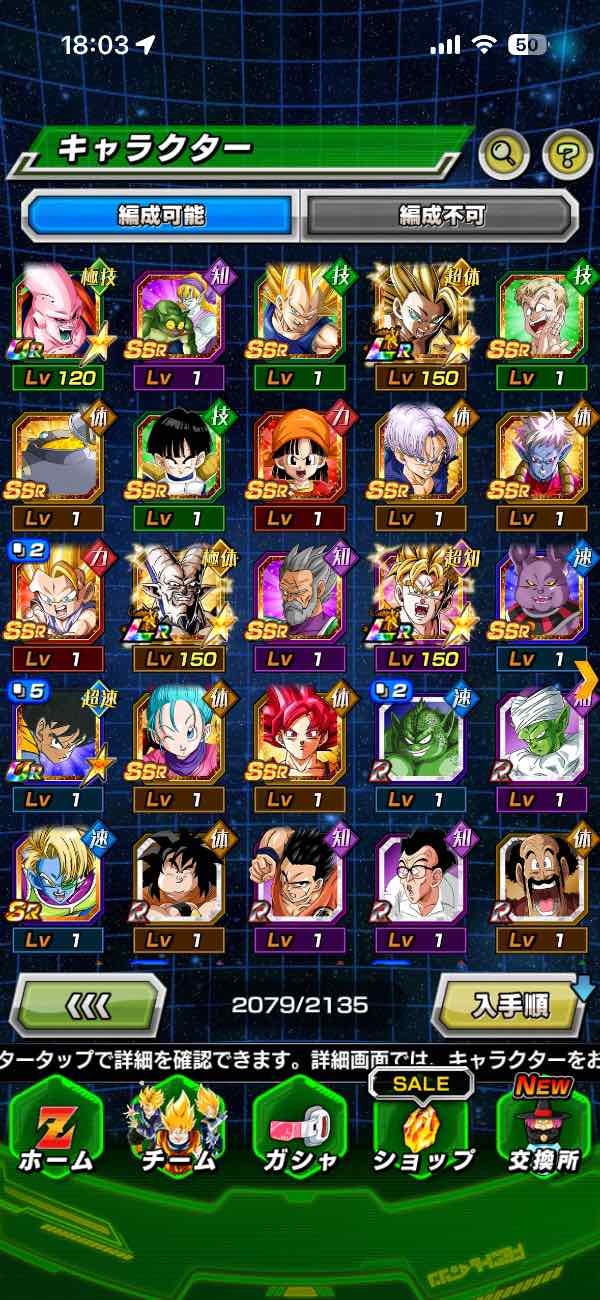Go to the next page with orange arrow
The width and height of the screenshot is (600, 1300).
pos(587,678)
